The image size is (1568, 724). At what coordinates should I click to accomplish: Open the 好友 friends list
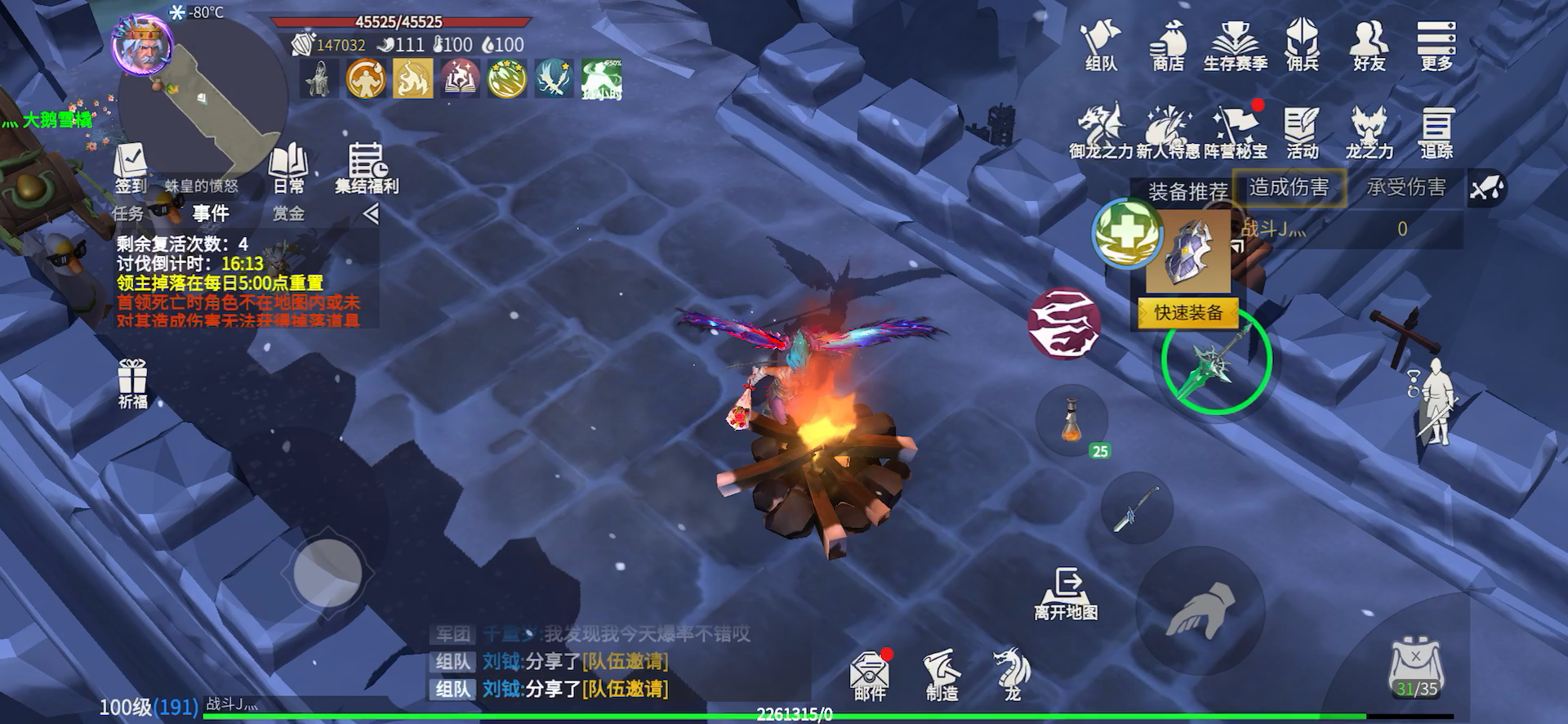tap(1370, 47)
